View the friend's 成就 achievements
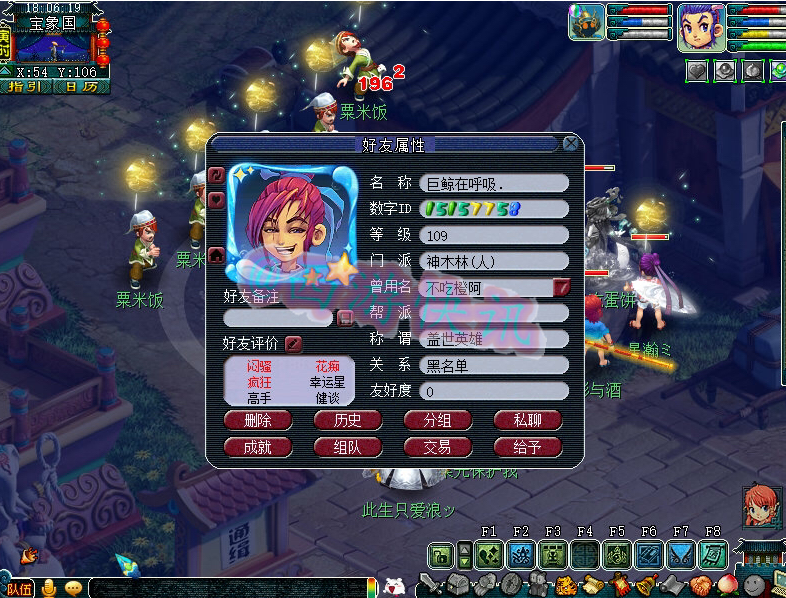The width and height of the screenshot is (786, 598). 258,447
